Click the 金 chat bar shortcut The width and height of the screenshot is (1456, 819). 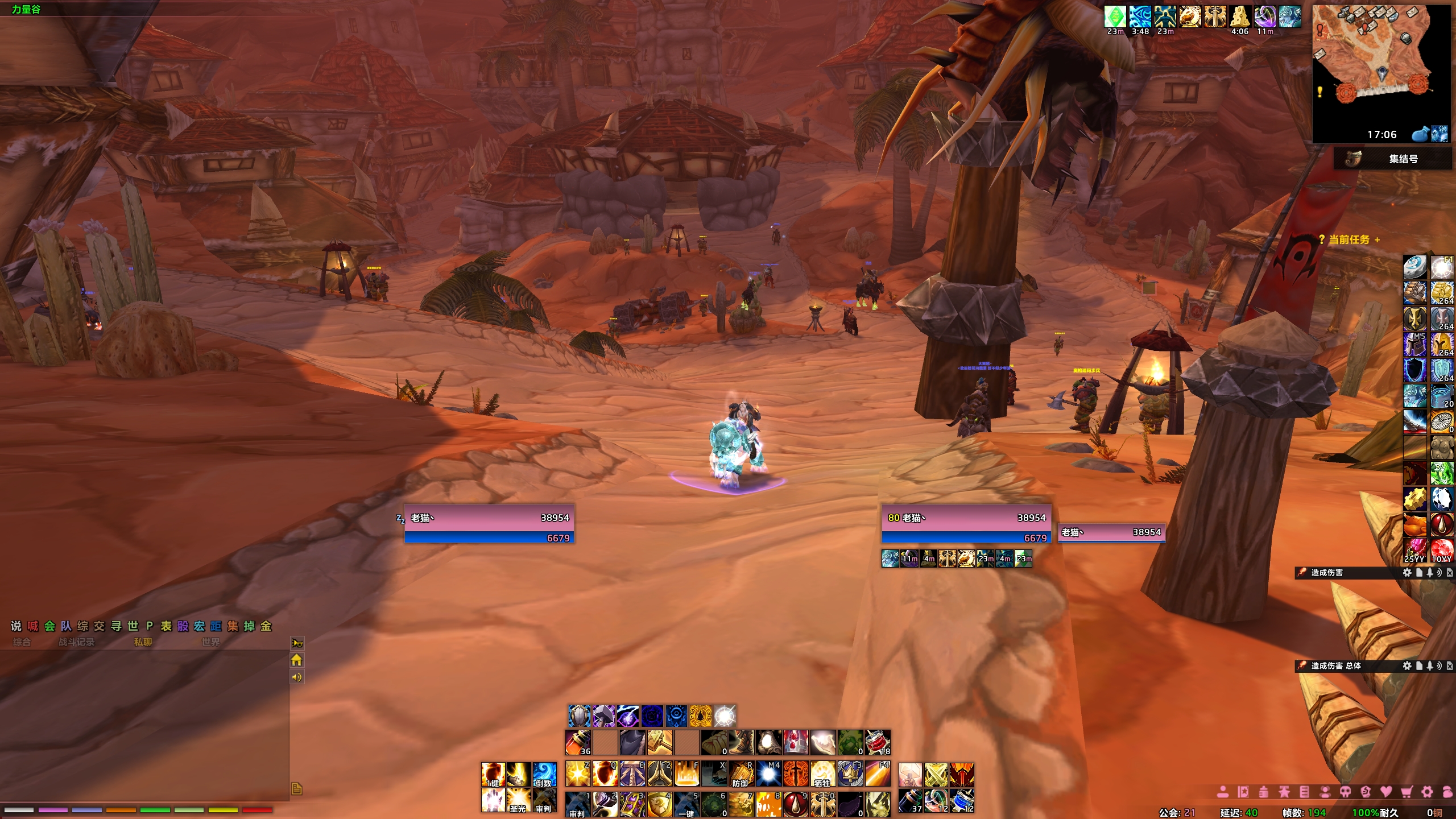(x=266, y=626)
